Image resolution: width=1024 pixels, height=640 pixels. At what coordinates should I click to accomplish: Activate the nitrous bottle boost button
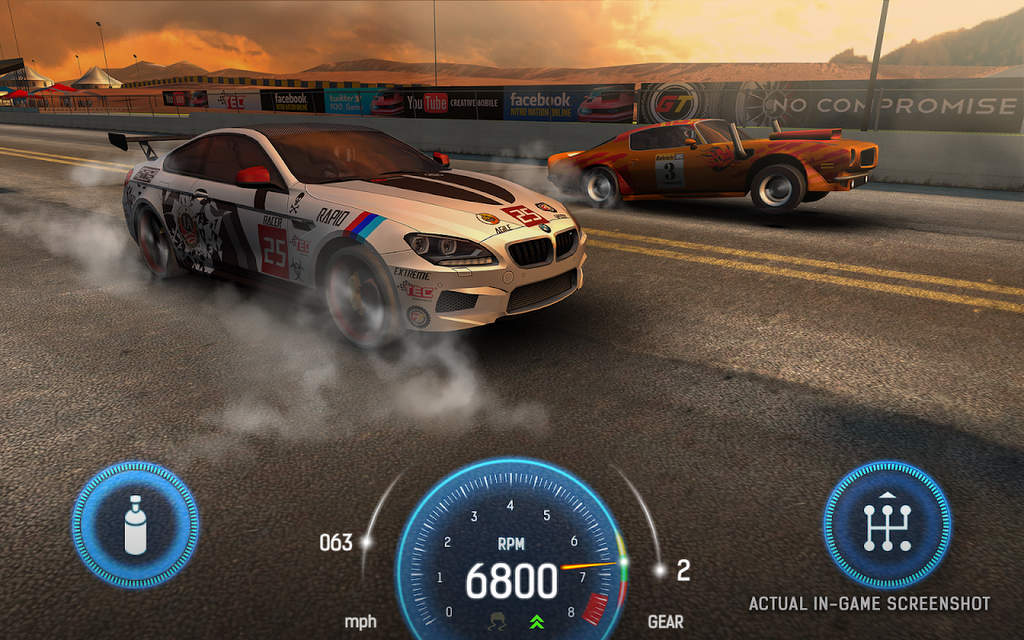click(135, 524)
